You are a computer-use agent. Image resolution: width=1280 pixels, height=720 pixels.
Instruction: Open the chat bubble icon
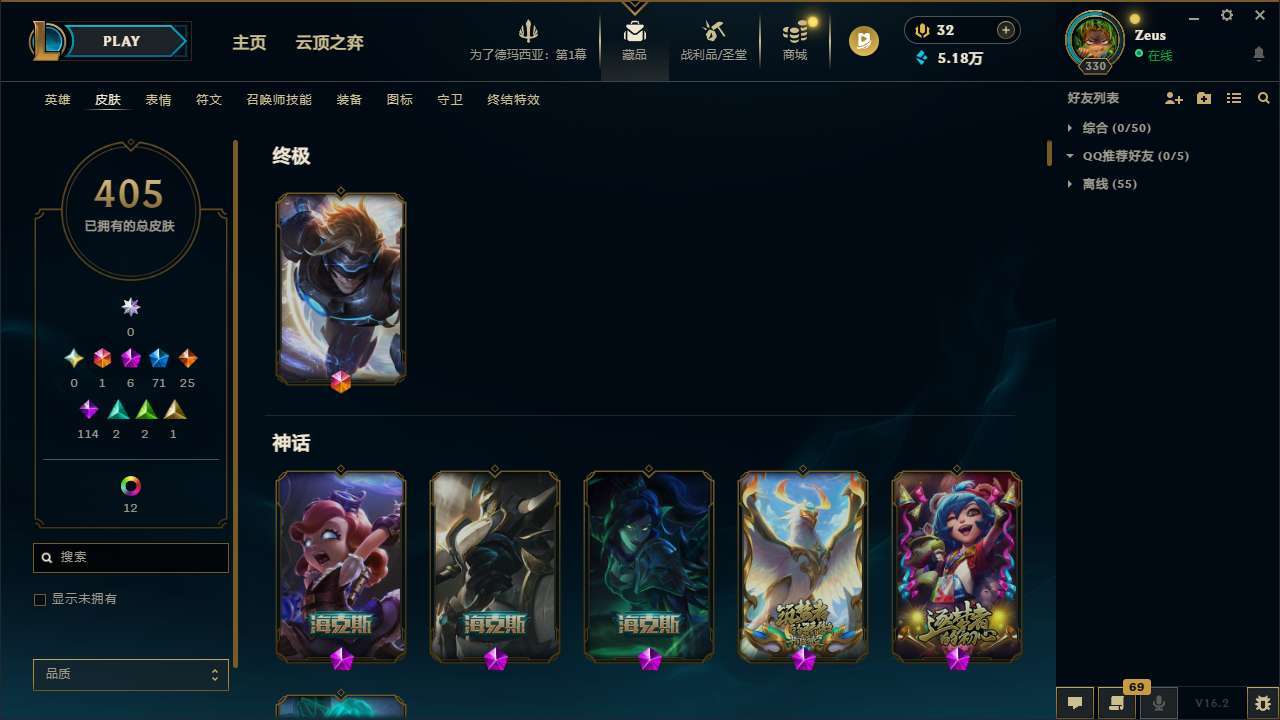(x=1074, y=702)
